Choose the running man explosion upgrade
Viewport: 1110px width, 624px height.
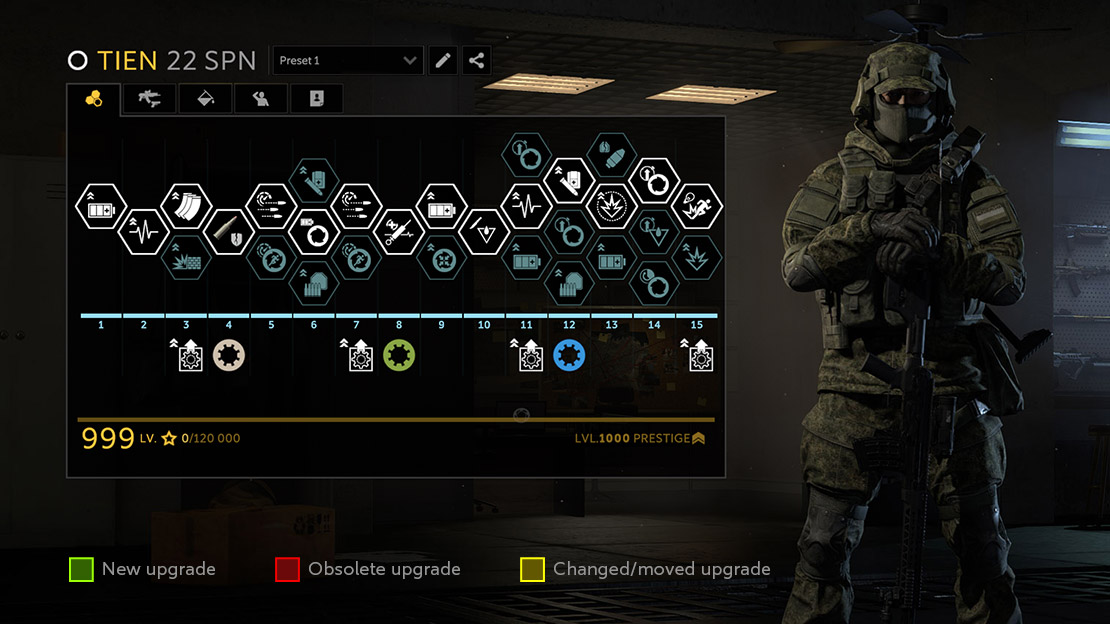click(x=697, y=207)
